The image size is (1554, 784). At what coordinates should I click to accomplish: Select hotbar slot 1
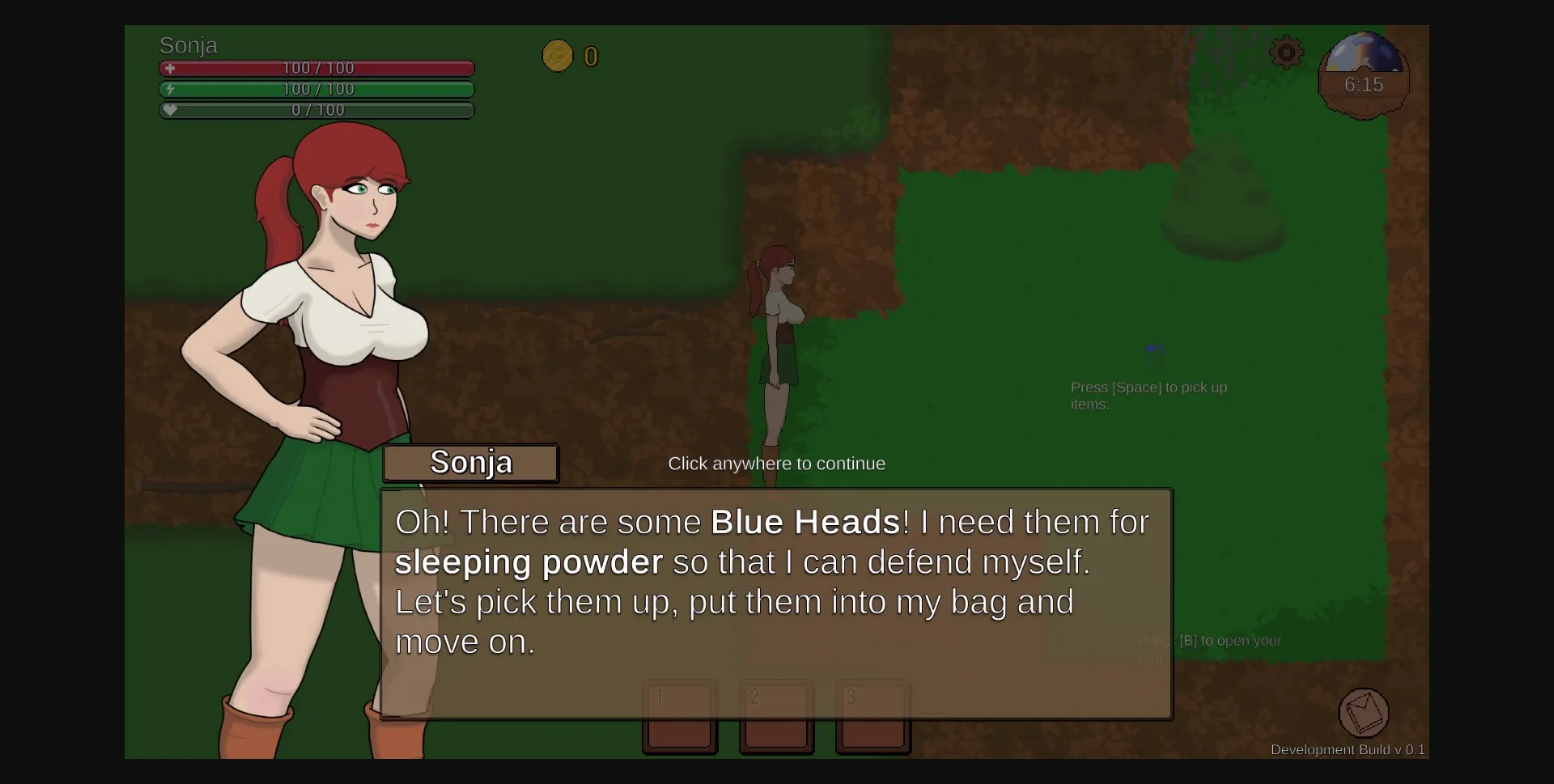(x=680, y=717)
